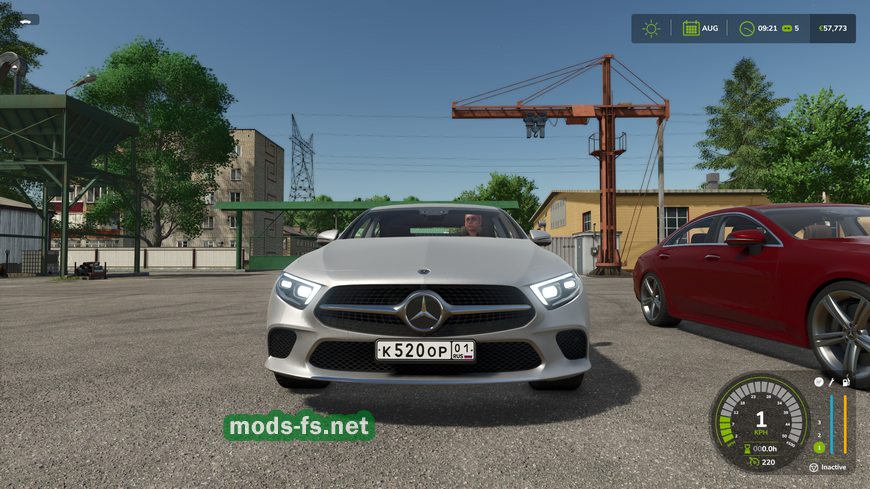Select the highlighted gear 1 indicator
This screenshot has height=489, width=870.
click(818, 447)
